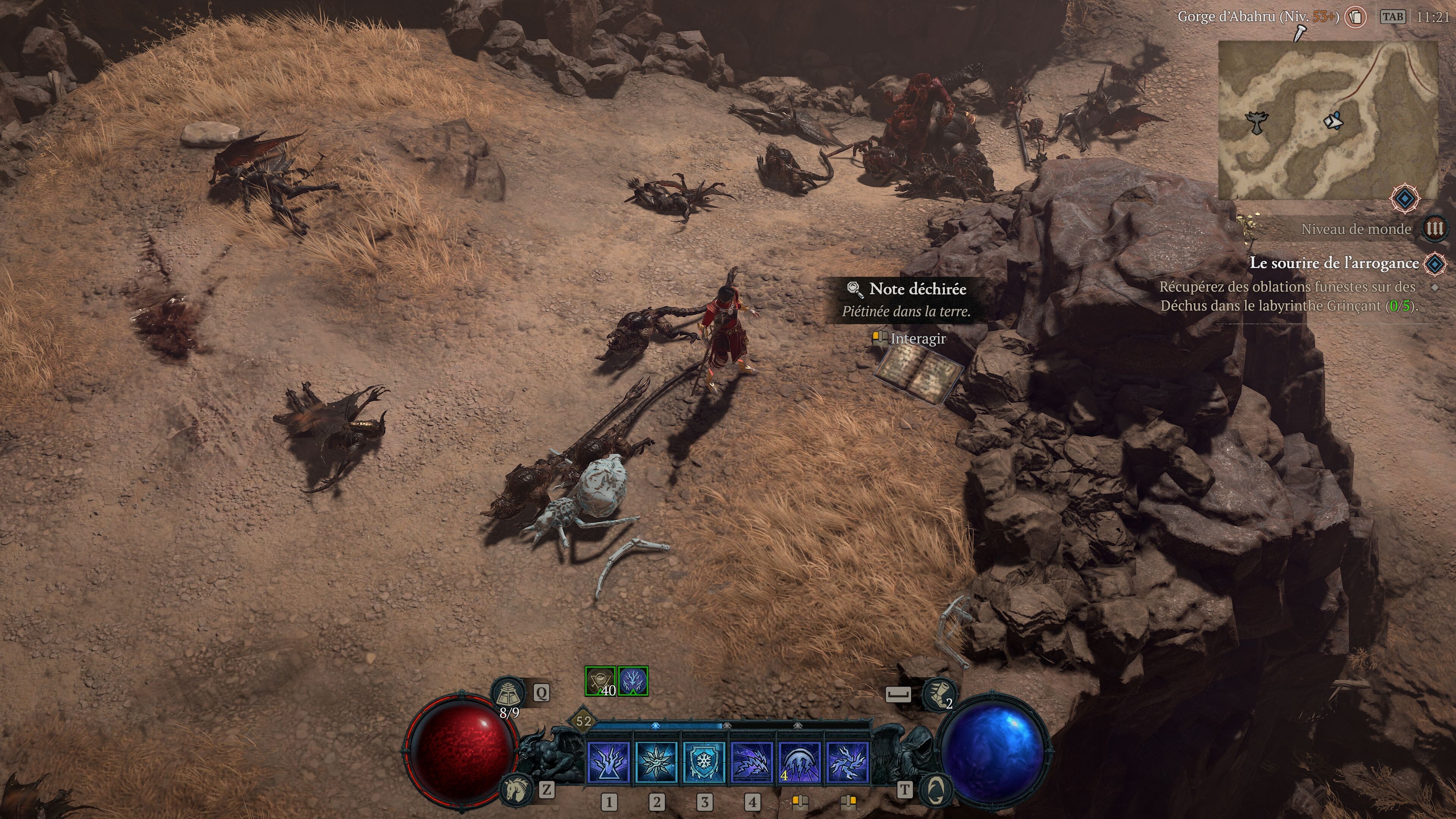Viewport: 1456px width, 819px height.
Task: Inspect the lightning buff icon above the hotbar
Action: point(633,681)
